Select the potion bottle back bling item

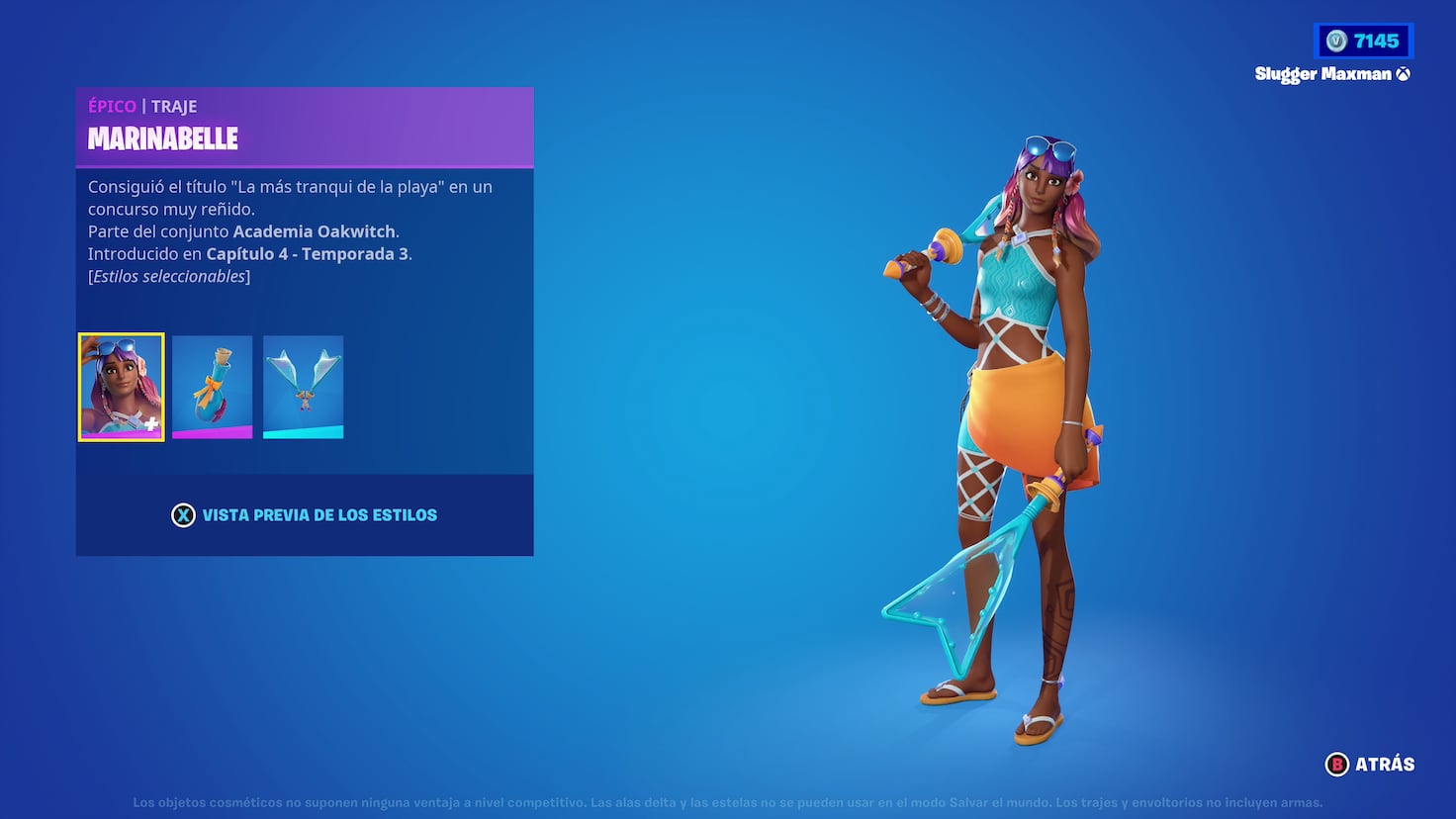[212, 386]
